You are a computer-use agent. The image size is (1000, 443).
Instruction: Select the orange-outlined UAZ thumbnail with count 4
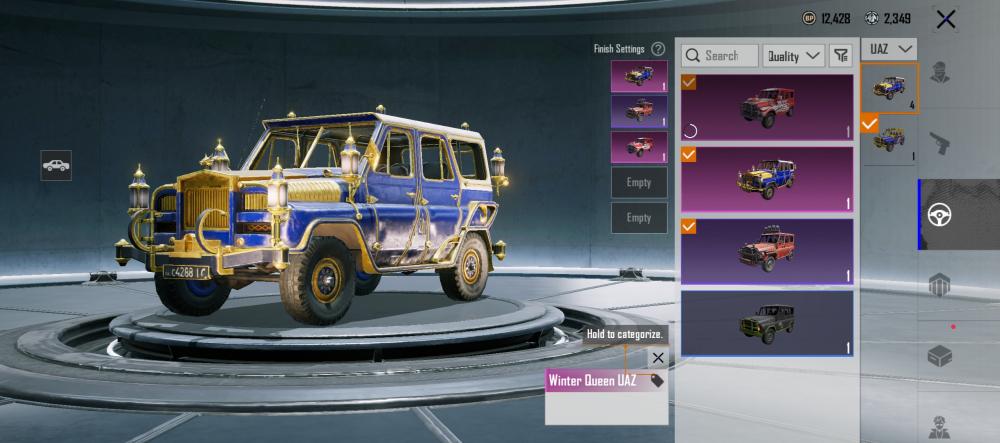click(889, 89)
